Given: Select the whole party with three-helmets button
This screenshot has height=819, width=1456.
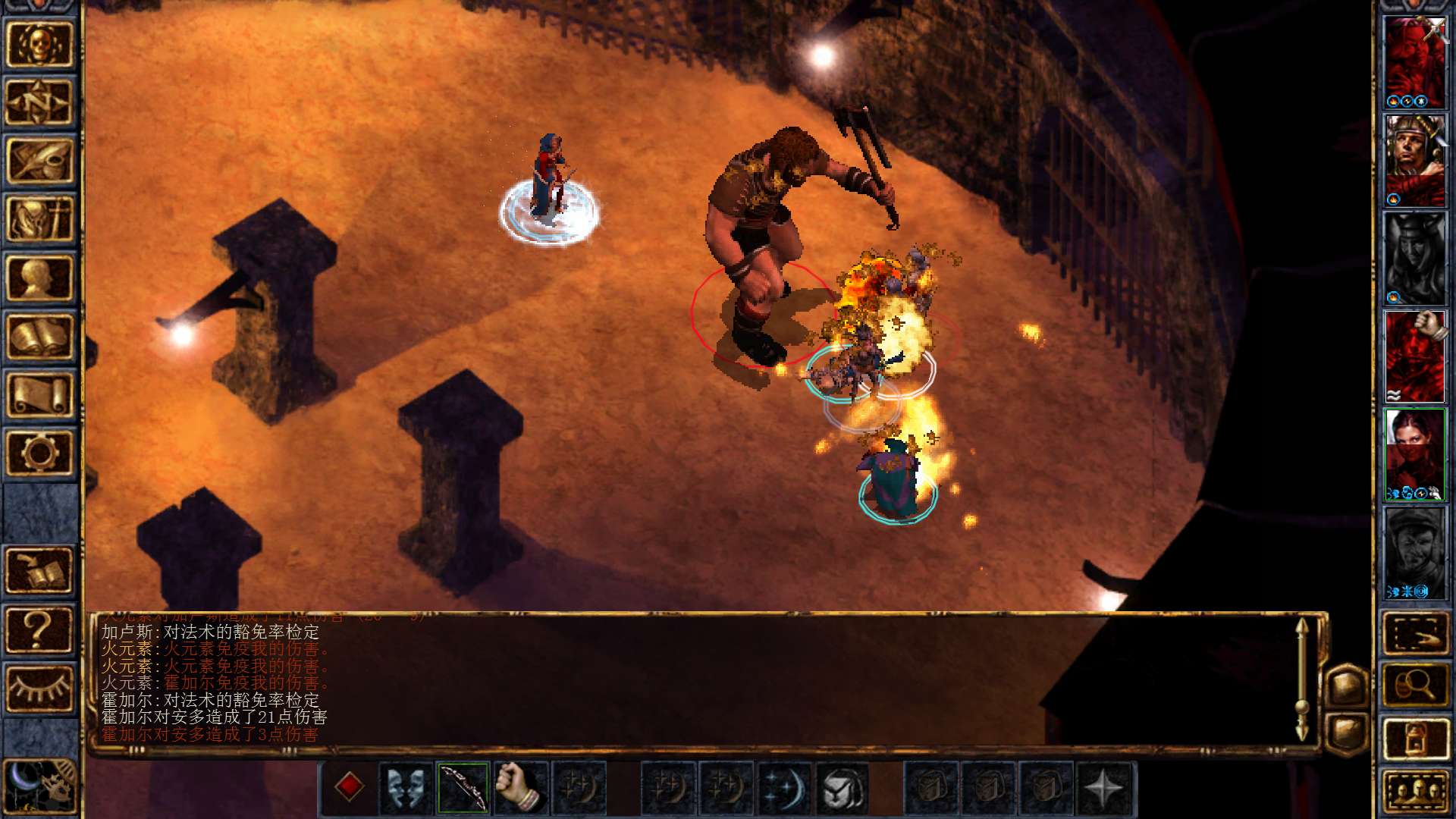Looking at the screenshot, I should pyautogui.click(x=1415, y=792).
